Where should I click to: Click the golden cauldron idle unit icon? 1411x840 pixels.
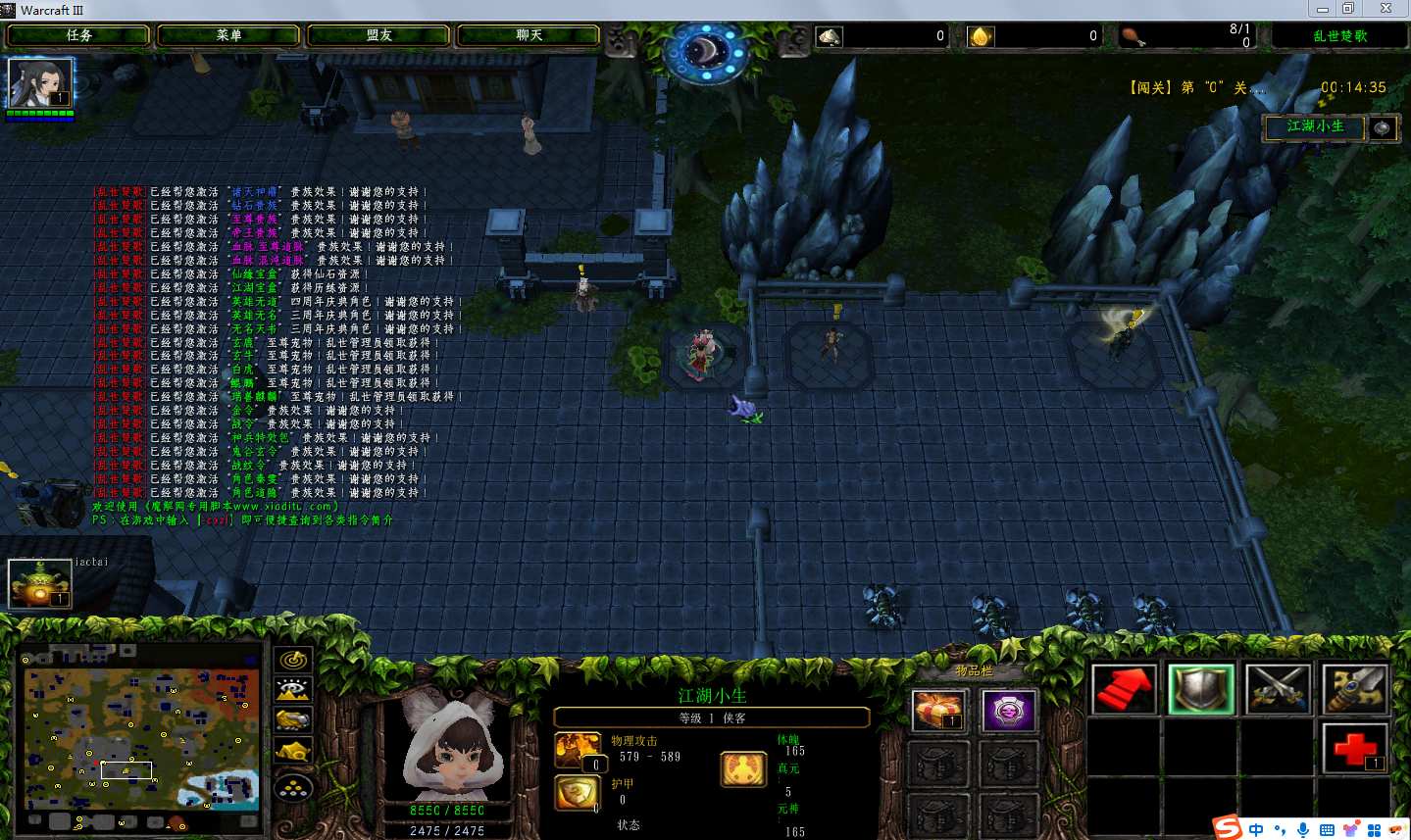40,583
